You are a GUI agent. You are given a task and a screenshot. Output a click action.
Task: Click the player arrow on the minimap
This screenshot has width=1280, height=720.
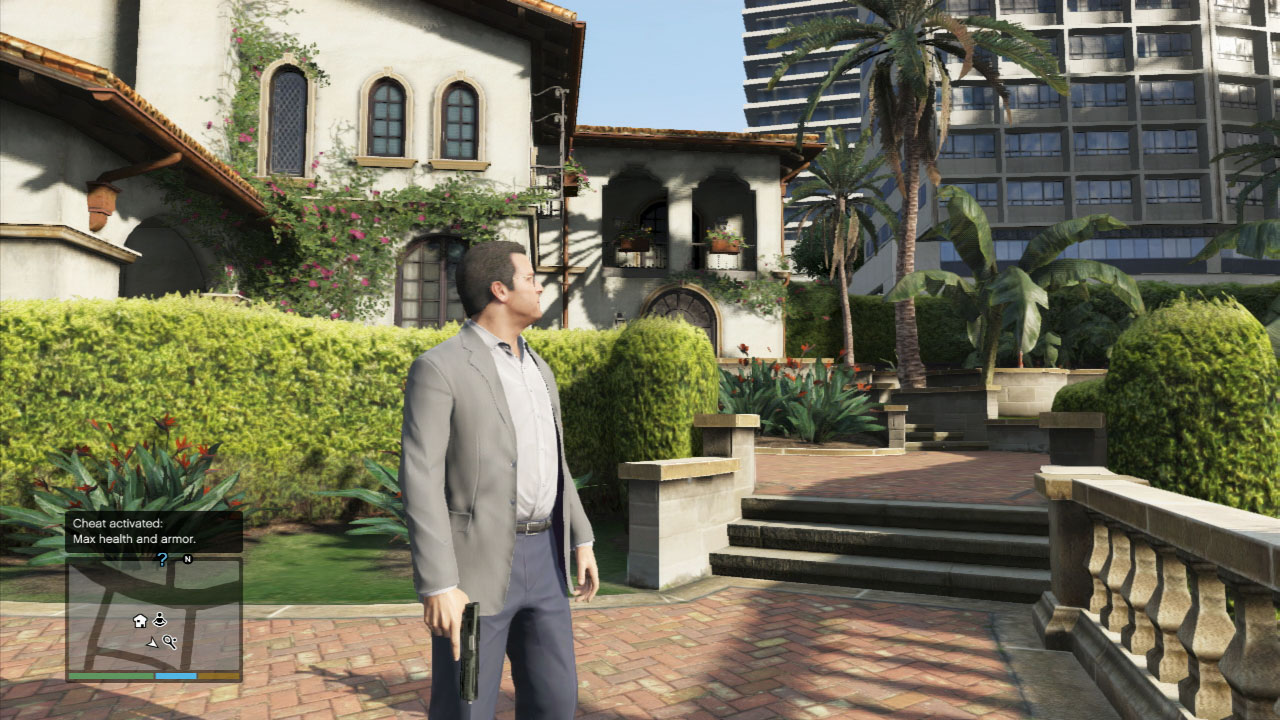tap(152, 642)
